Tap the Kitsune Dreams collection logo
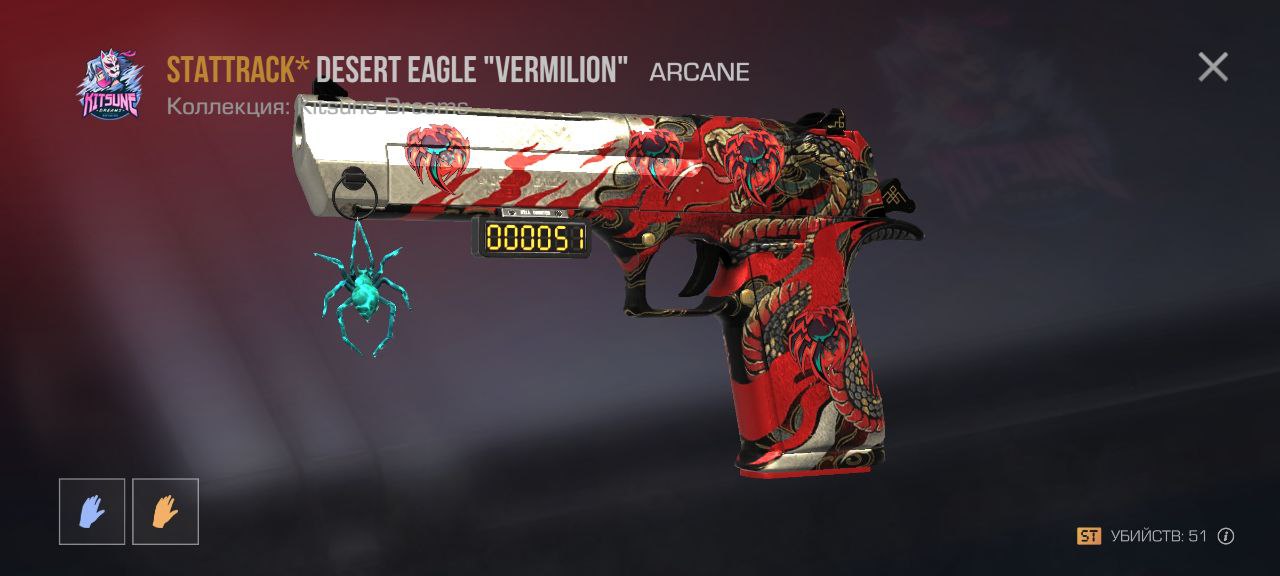This screenshot has width=1280, height=576. point(110,85)
